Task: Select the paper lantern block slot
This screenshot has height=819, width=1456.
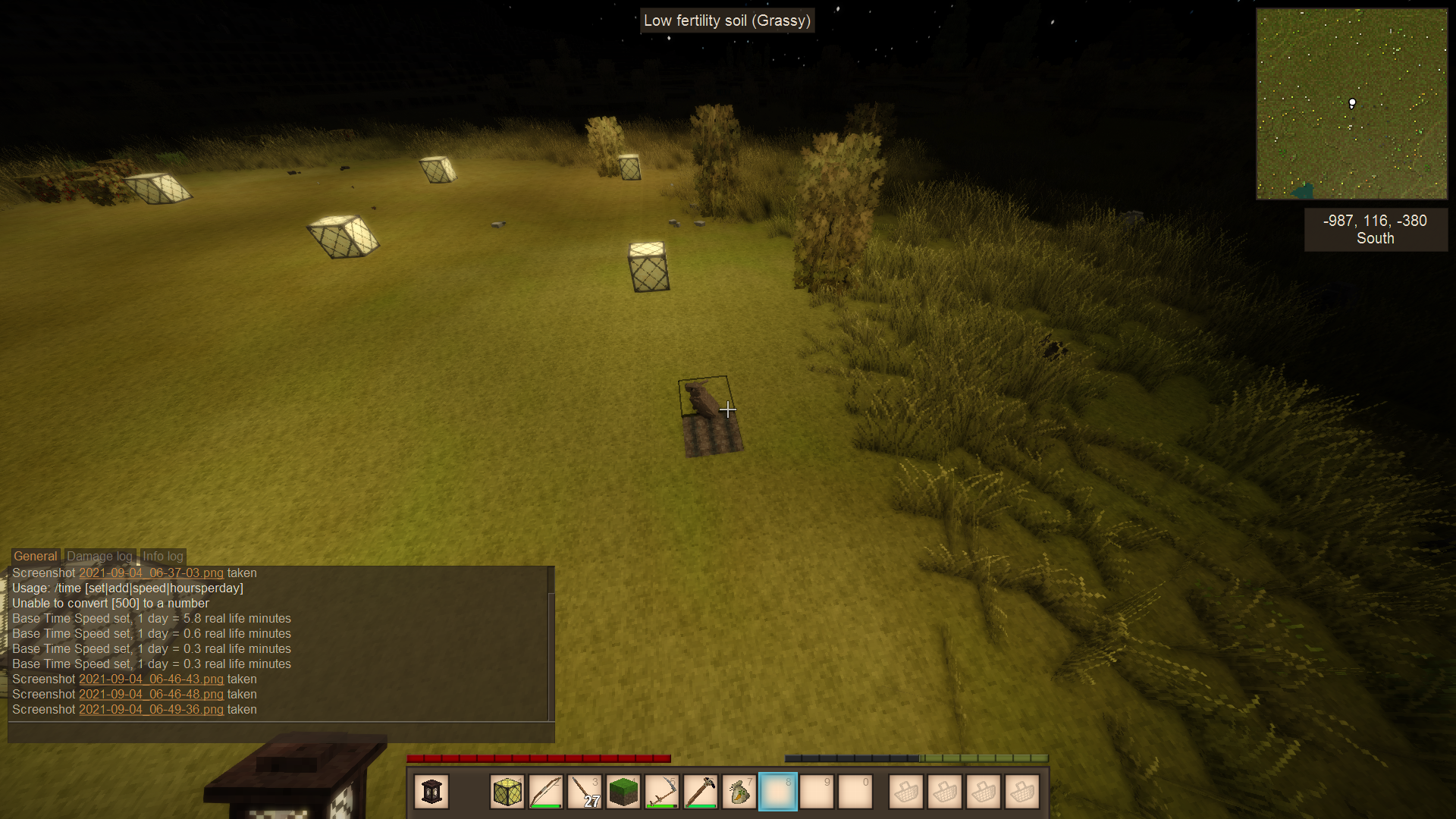Action: click(x=507, y=792)
